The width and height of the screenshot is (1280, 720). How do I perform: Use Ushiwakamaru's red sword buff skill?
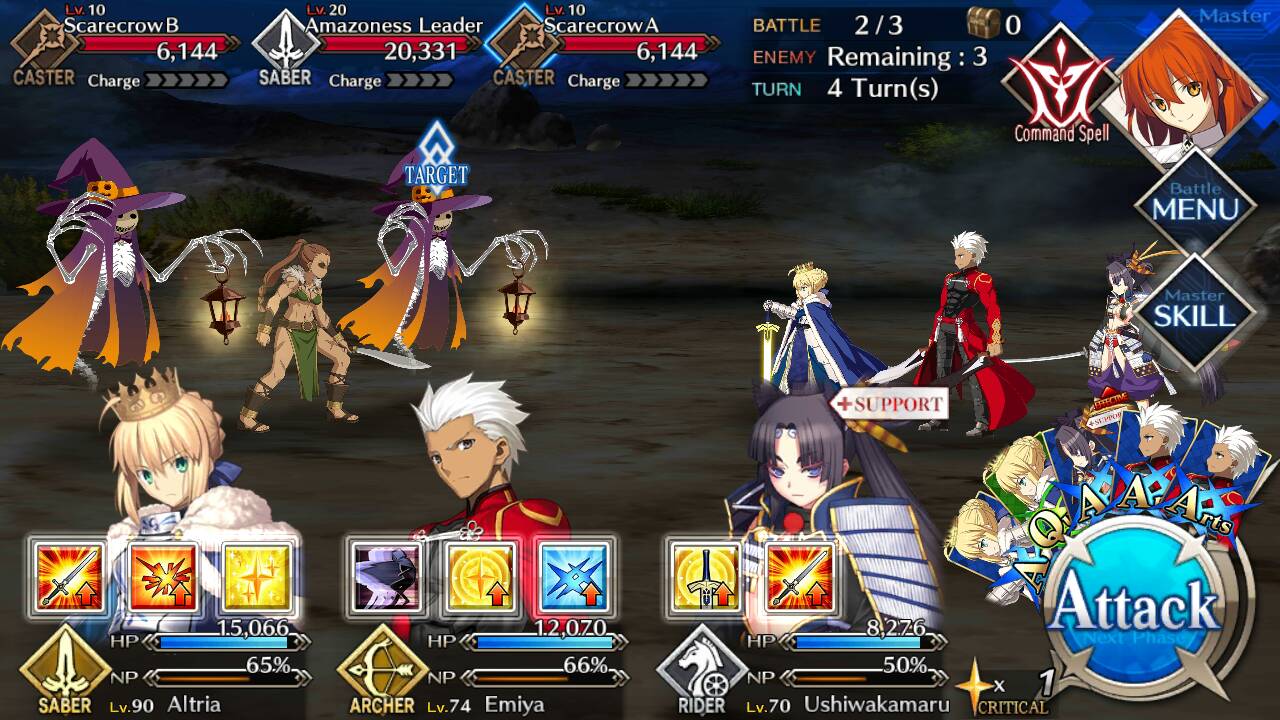(x=800, y=578)
